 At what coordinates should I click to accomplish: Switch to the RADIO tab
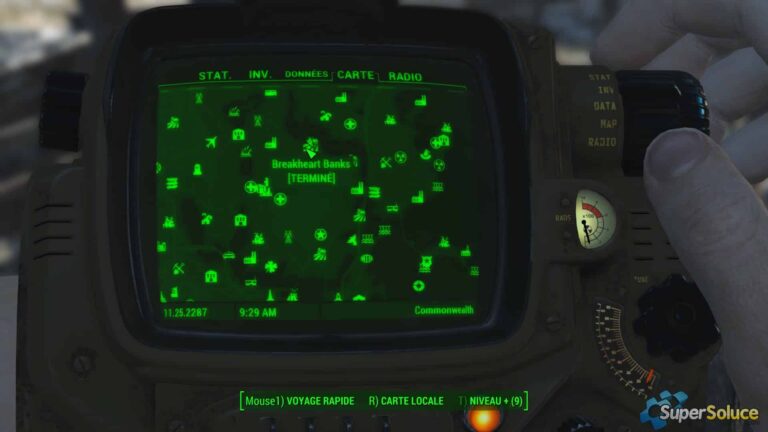click(405, 76)
